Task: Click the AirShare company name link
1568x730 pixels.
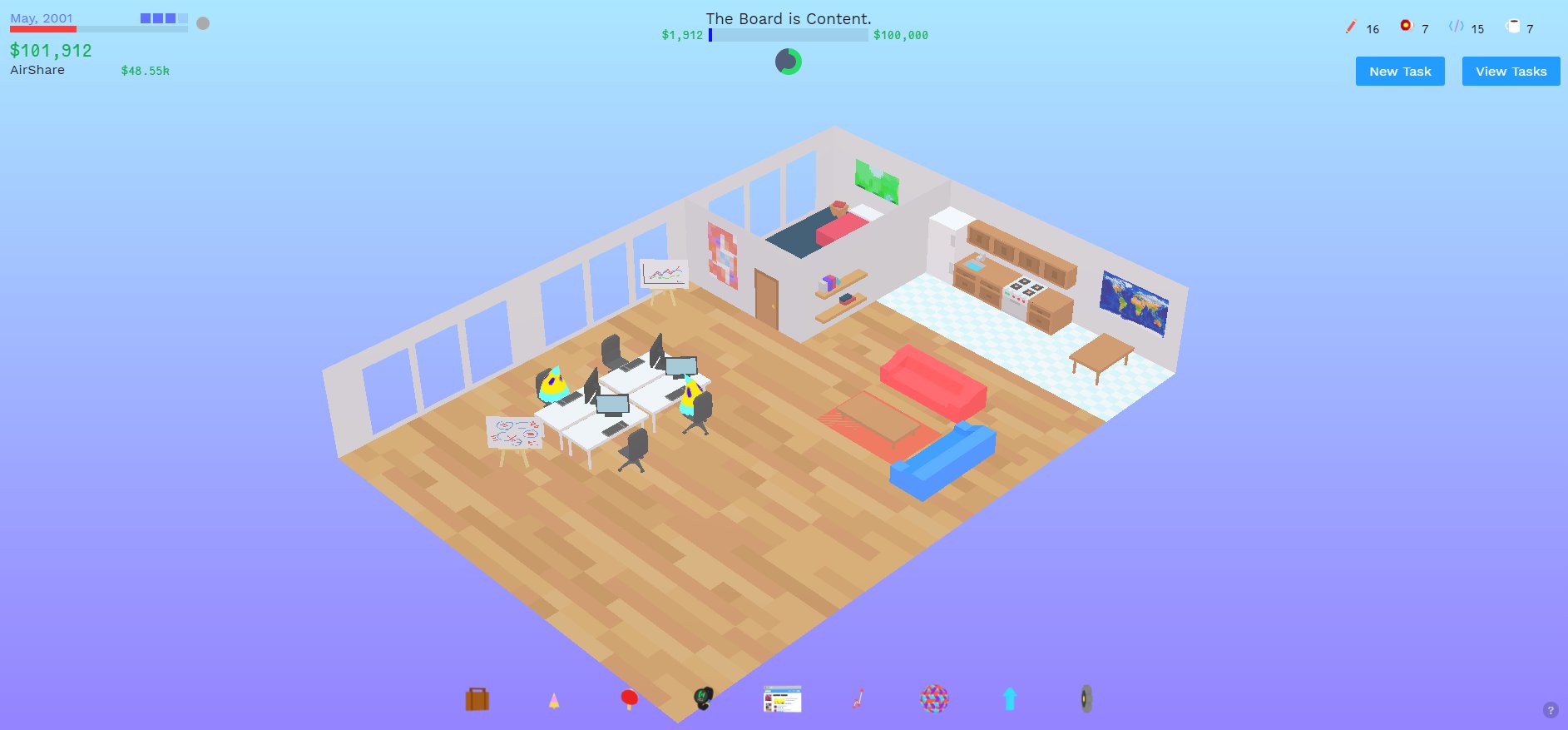Action: [36, 70]
